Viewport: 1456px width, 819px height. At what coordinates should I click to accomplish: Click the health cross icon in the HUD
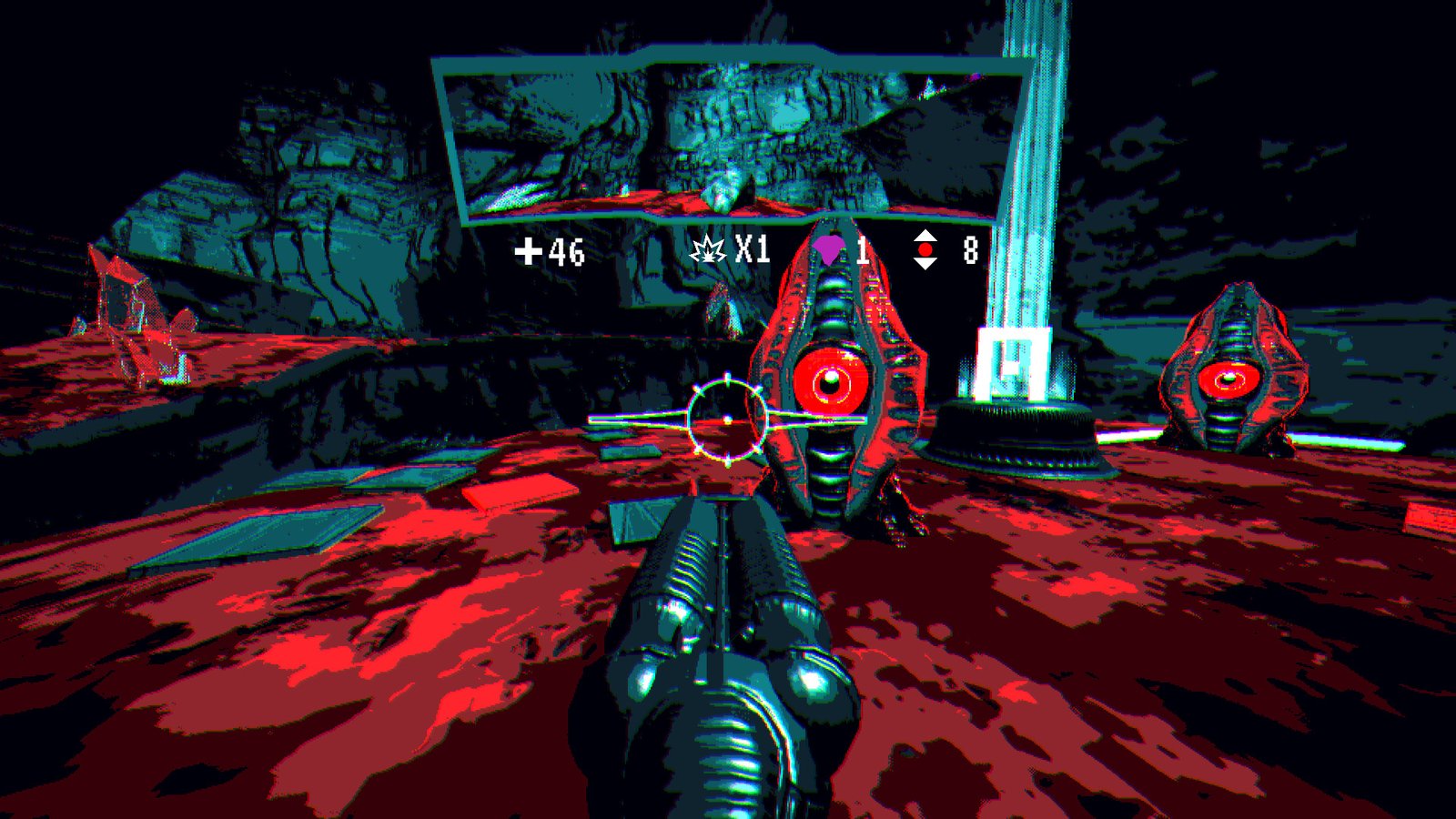pyautogui.click(x=531, y=251)
